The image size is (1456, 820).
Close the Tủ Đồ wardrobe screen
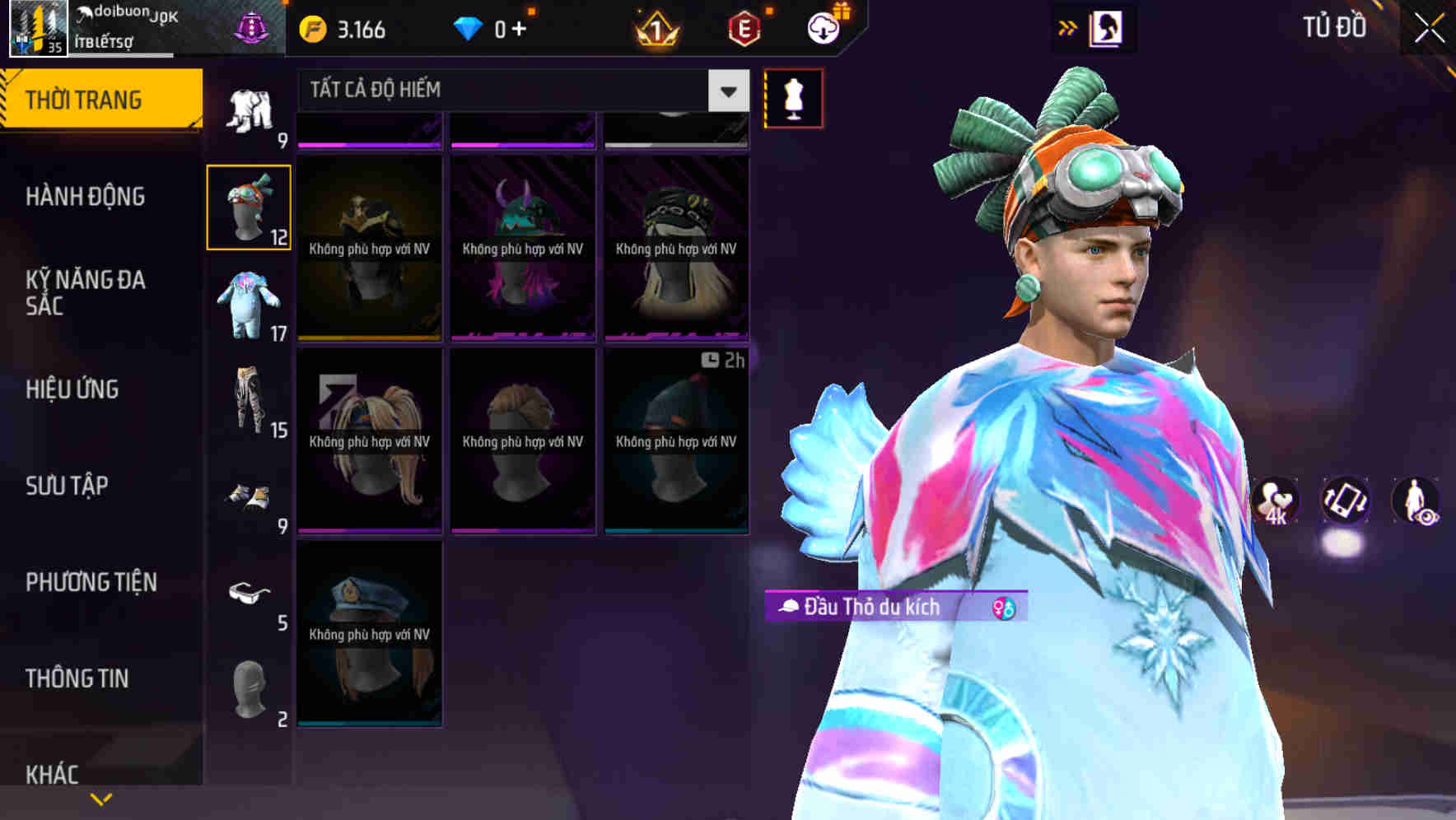tap(1430, 29)
